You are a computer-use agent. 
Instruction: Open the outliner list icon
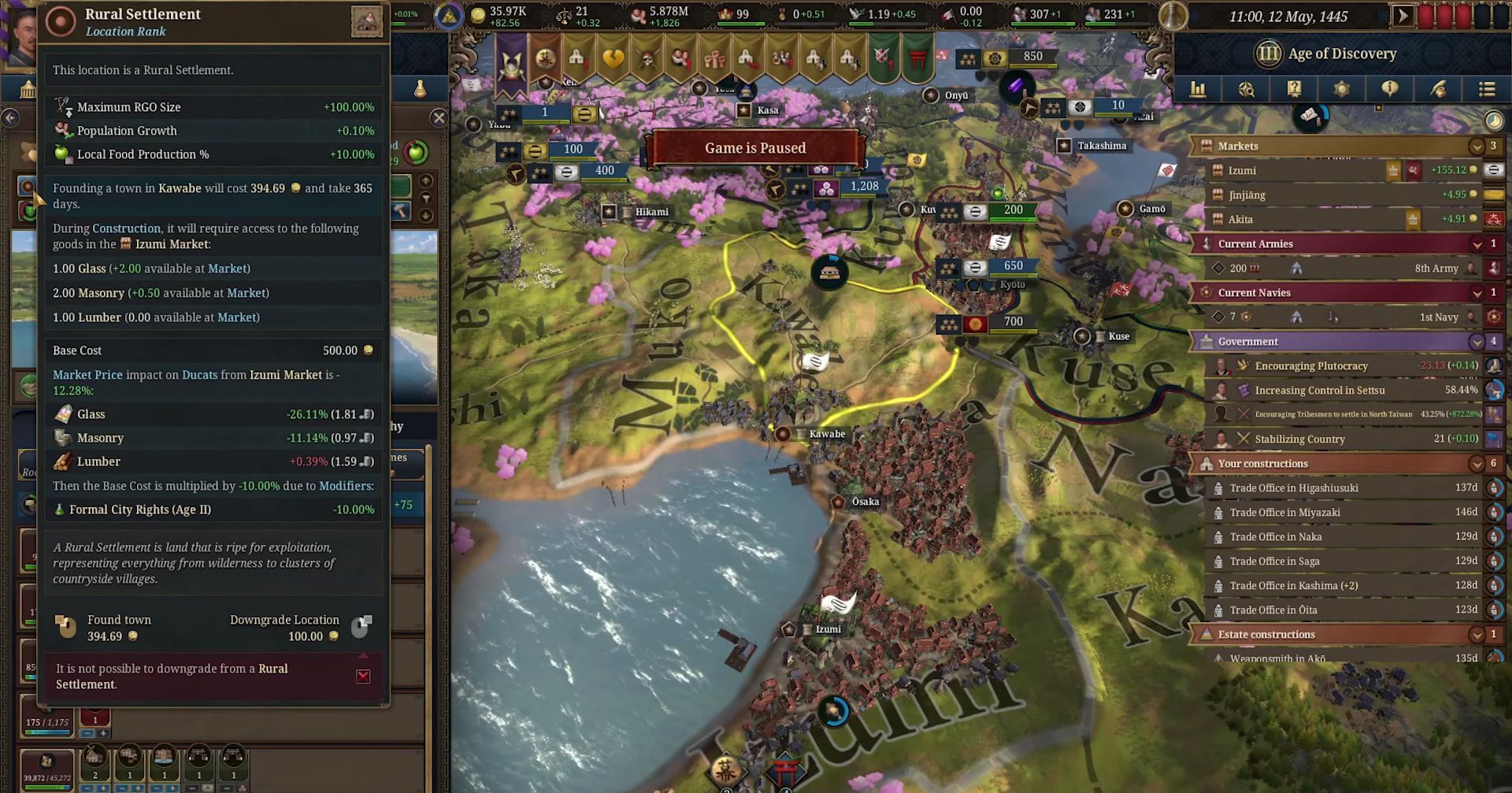1487,89
